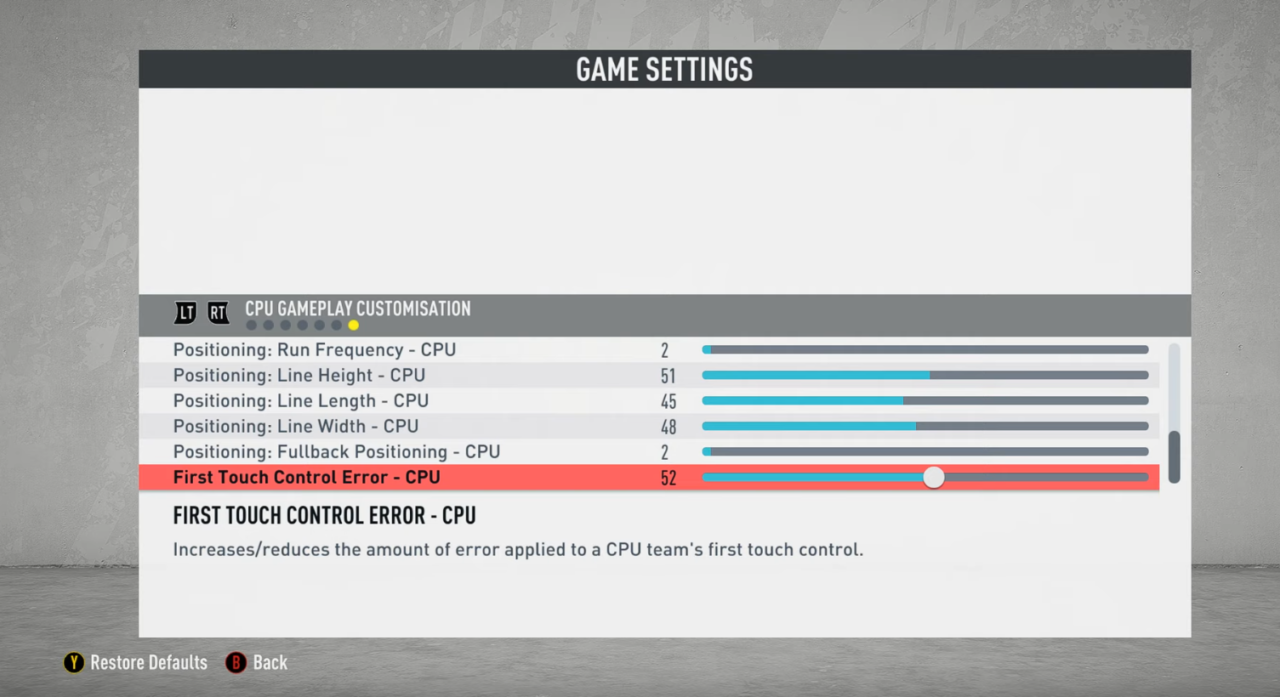Set the Line Length - CPU slider bar
This screenshot has width=1280, height=697.
point(925,401)
